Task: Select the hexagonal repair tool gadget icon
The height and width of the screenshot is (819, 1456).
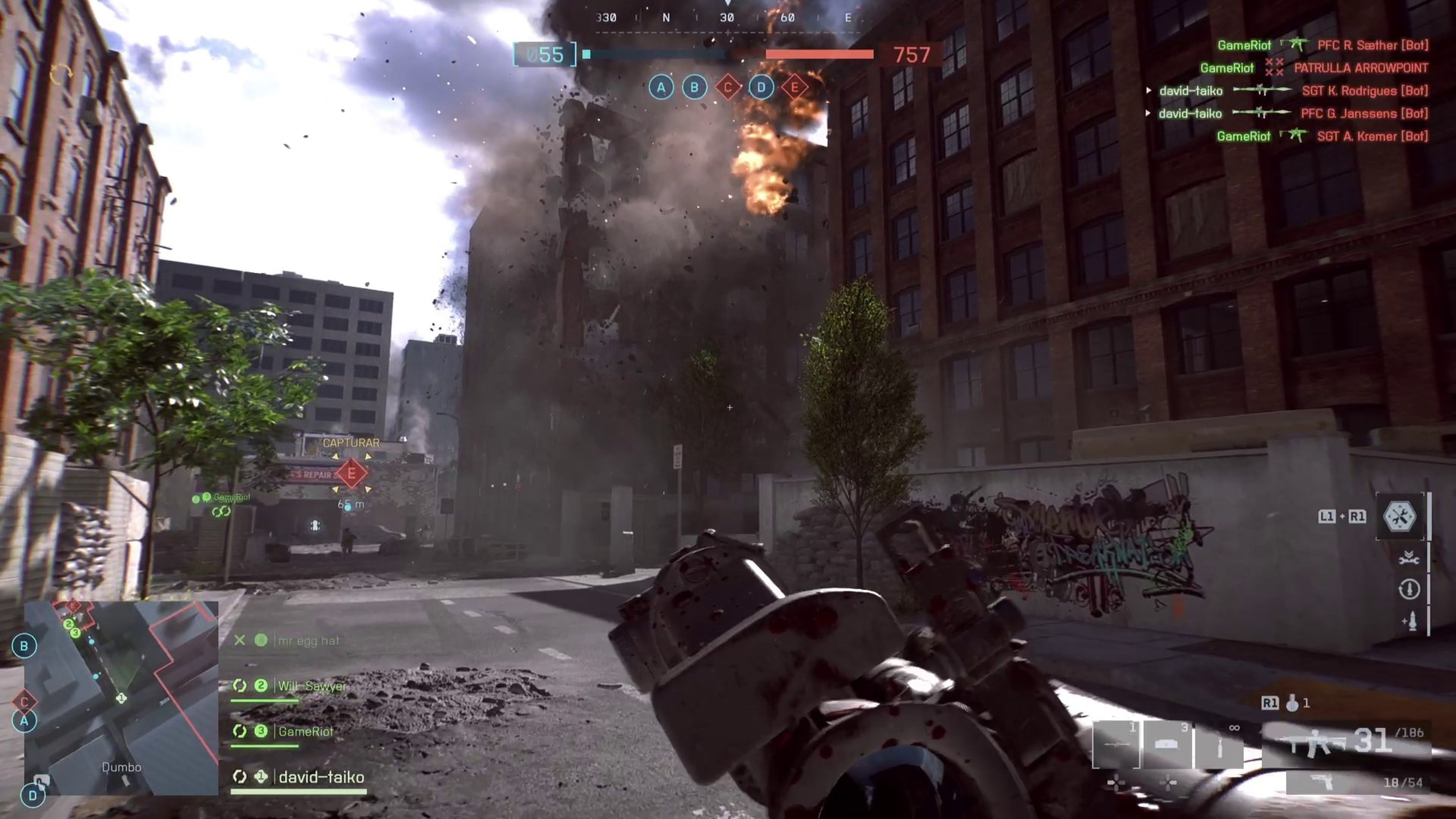Action: point(1400,516)
